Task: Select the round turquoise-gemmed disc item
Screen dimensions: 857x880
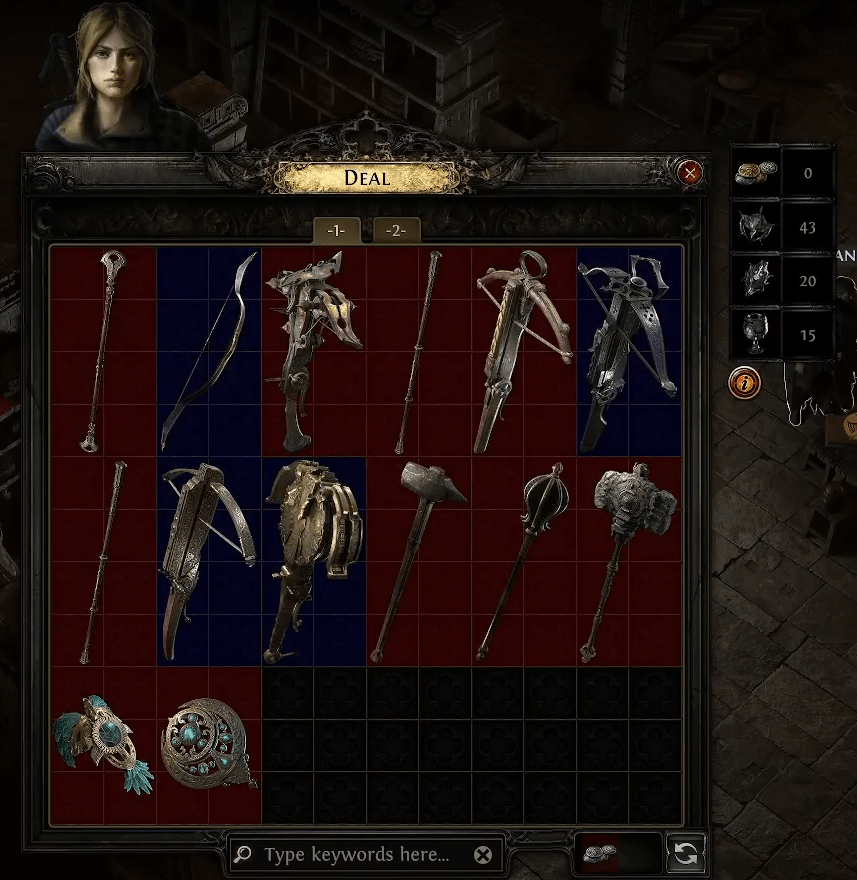Action: click(208, 743)
